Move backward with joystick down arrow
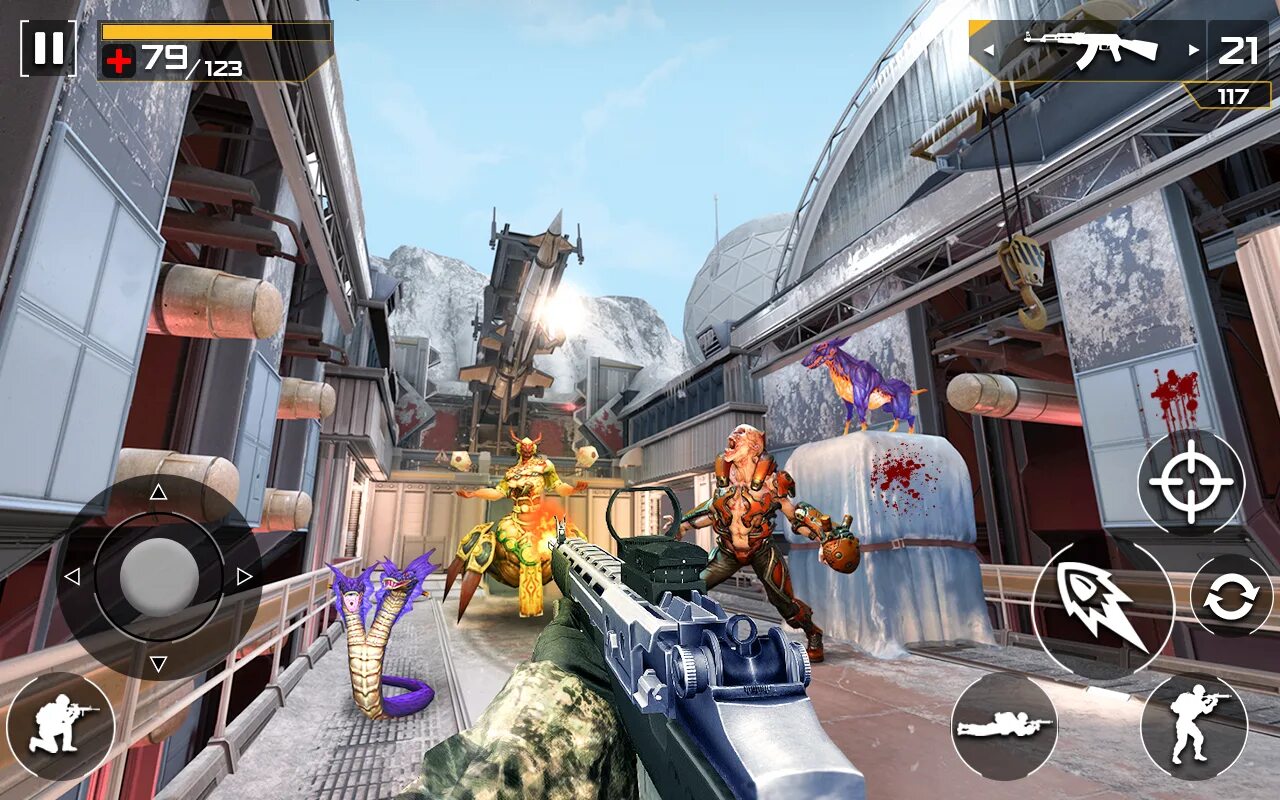1280x800 pixels. tap(158, 663)
